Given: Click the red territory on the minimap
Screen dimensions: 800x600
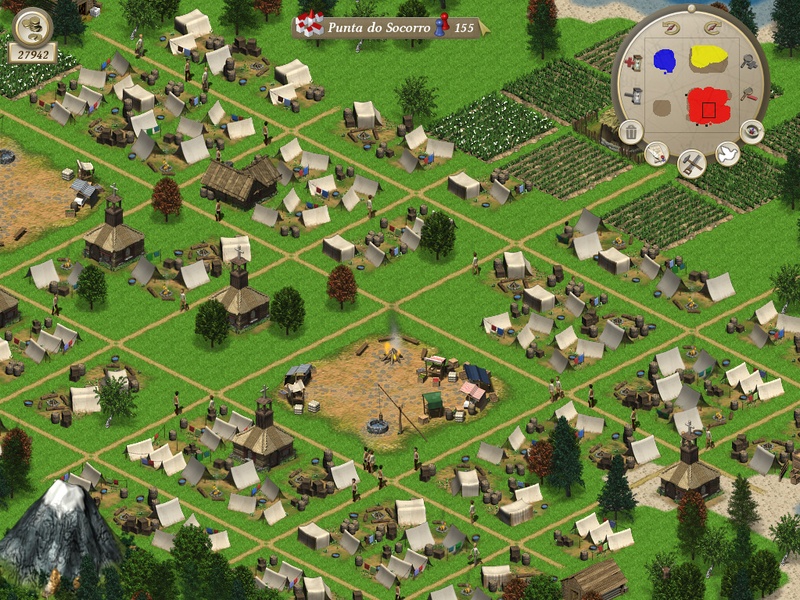Looking at the screenshot, I should tap(707, 104).
